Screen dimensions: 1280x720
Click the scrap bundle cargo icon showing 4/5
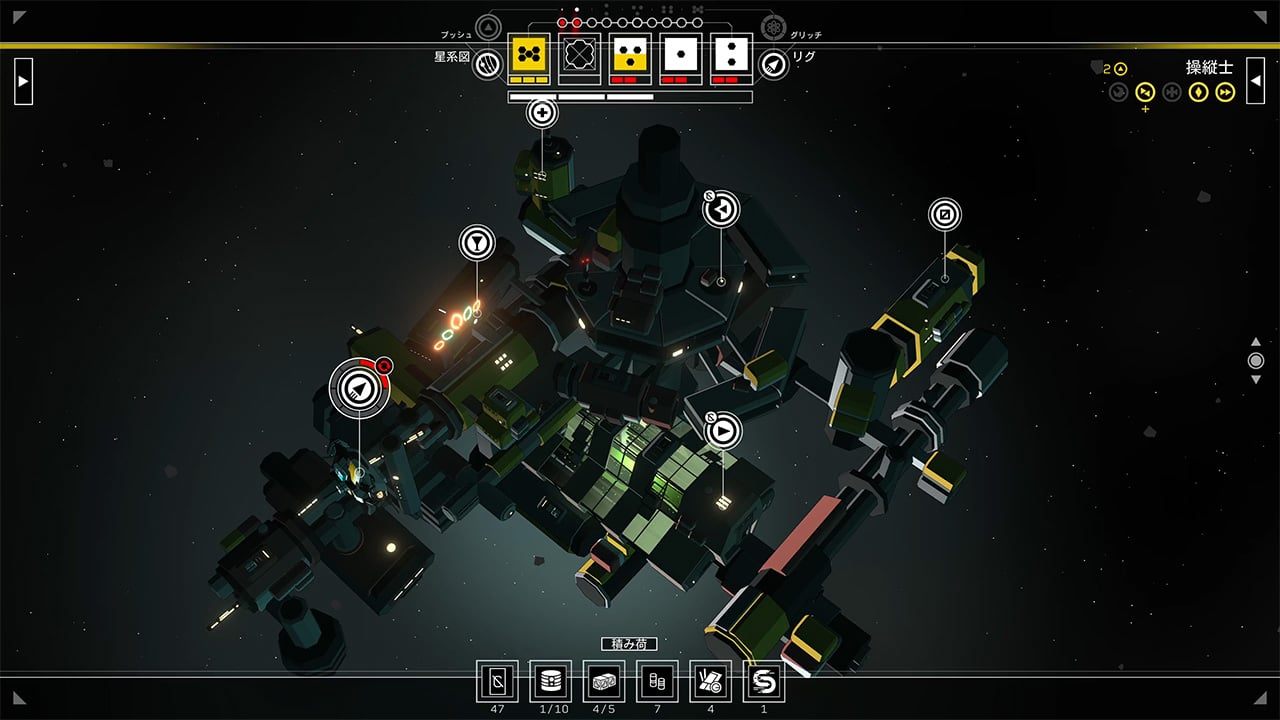tap(603, 682)
